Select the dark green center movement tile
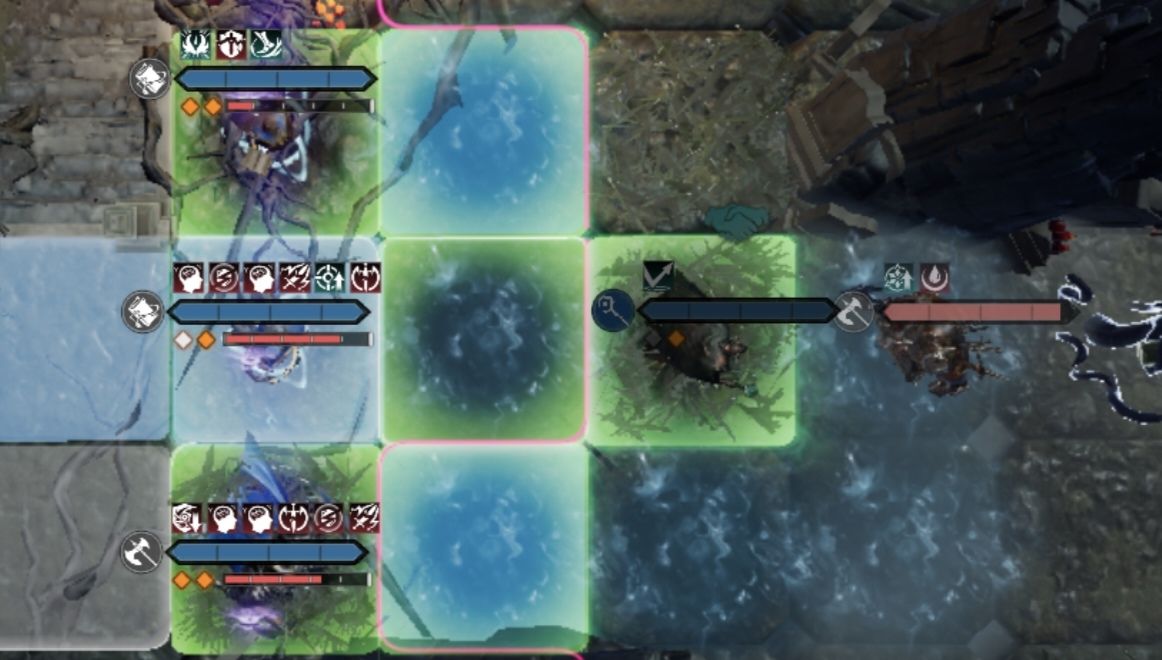The height and width of the screenshot is (660, 1162). 483,338
